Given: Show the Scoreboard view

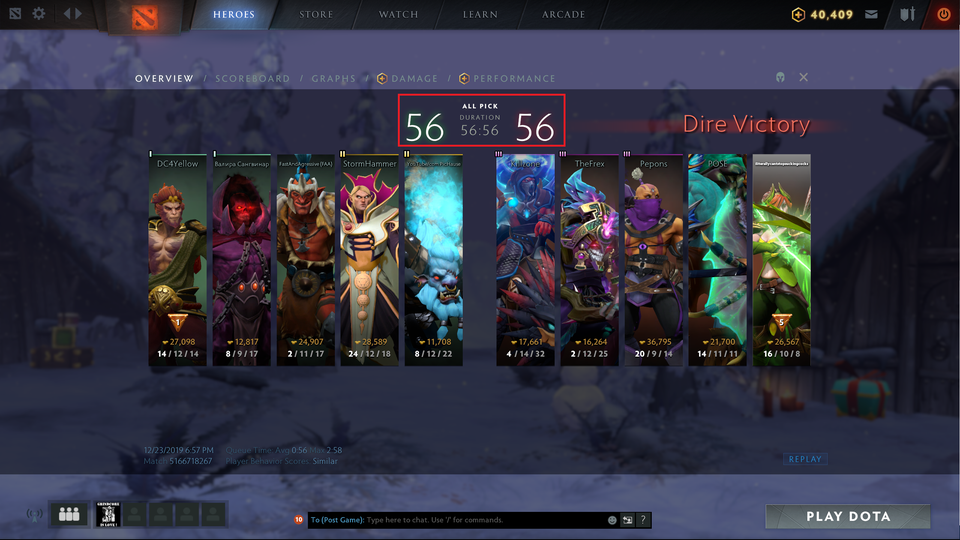Looking at the screenshot, I should point(253,78).
